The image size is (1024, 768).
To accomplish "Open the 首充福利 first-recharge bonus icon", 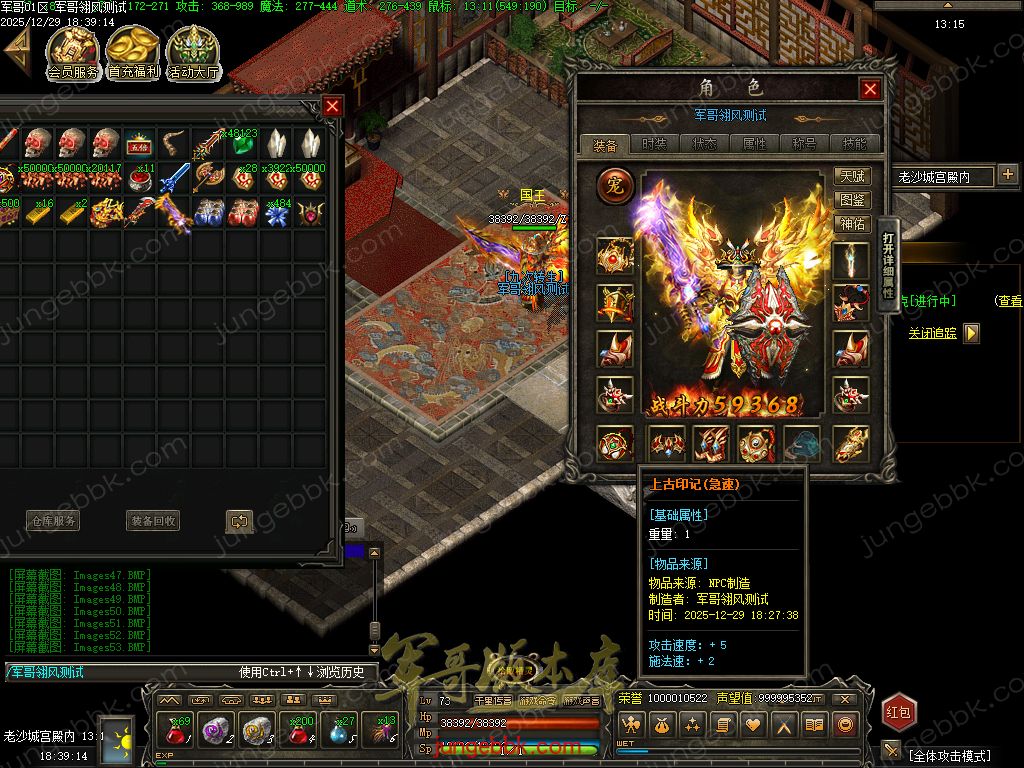I will coord(133,52).
